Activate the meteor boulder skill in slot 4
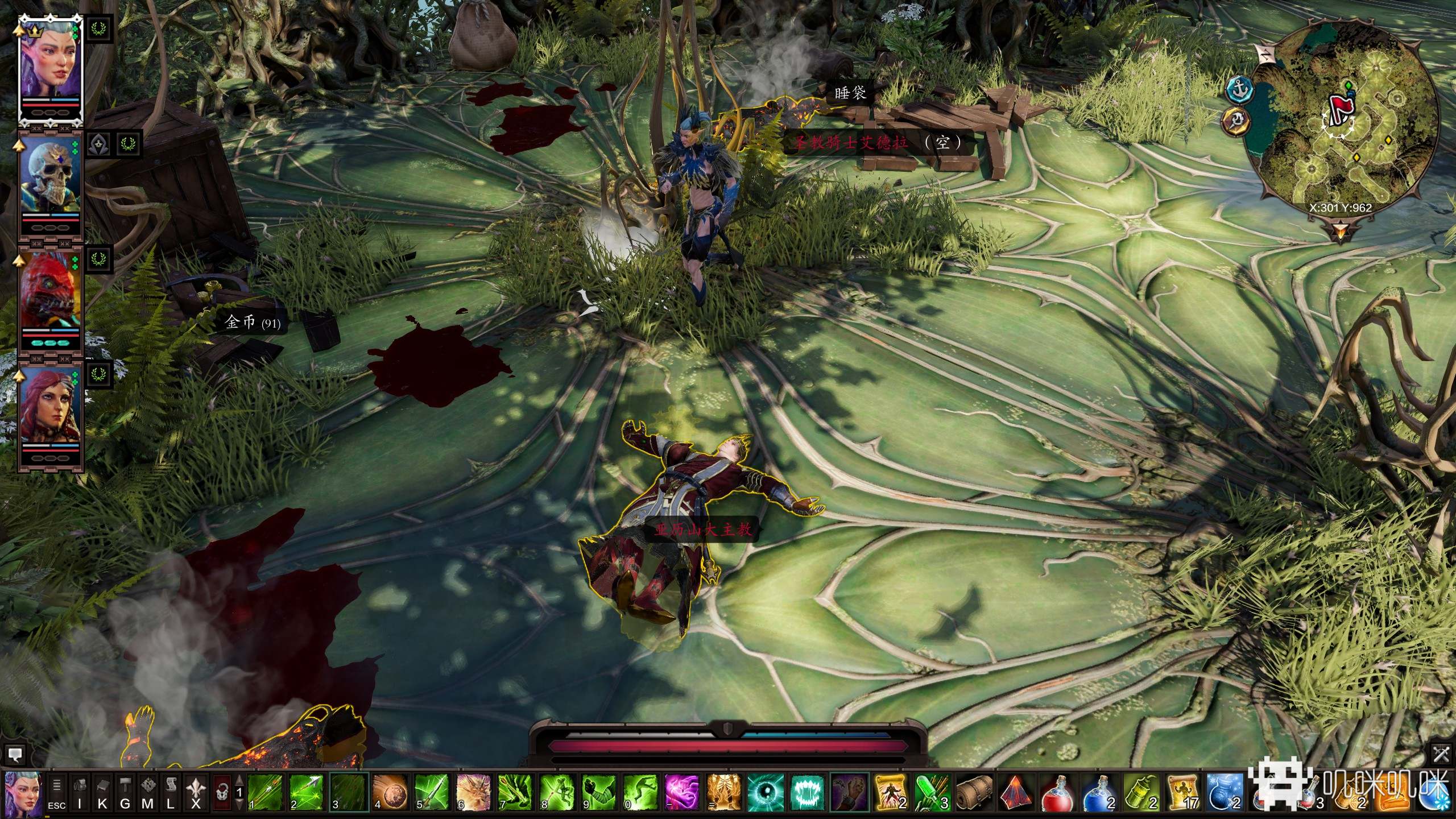The height and width of the screenshot is (819, 1456). click(390, 792)
